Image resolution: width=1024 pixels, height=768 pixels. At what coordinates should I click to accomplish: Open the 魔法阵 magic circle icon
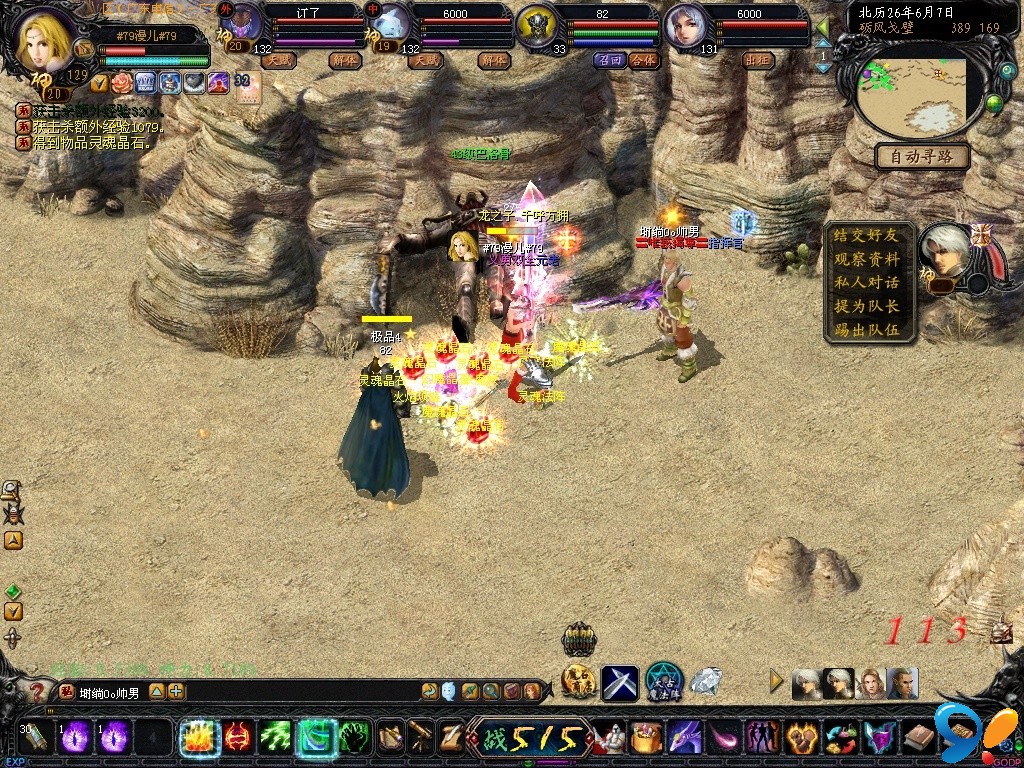(663, 681)
